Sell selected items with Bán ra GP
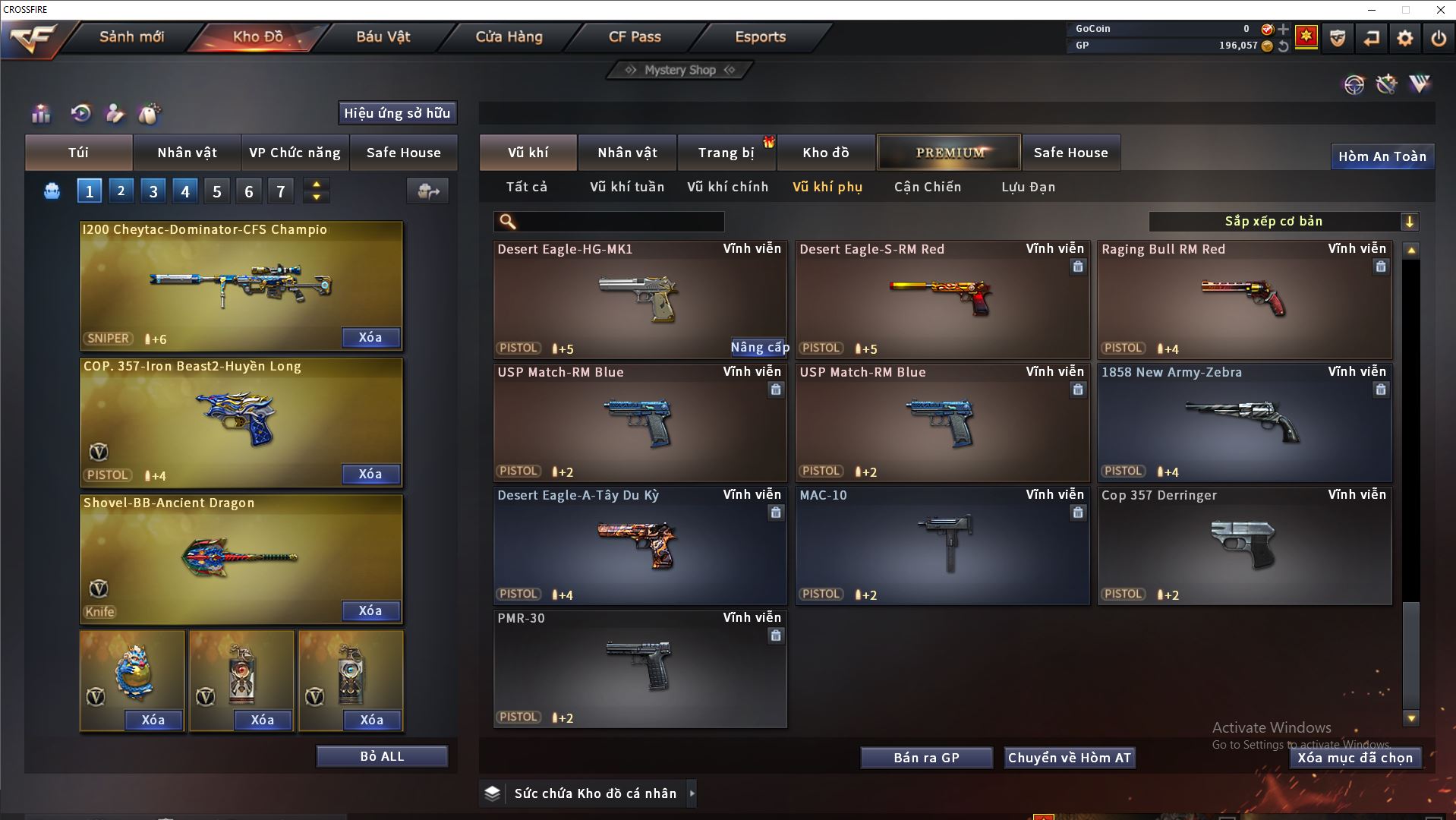This screenshot has width=1456, height=820. [x=926, y=758]
